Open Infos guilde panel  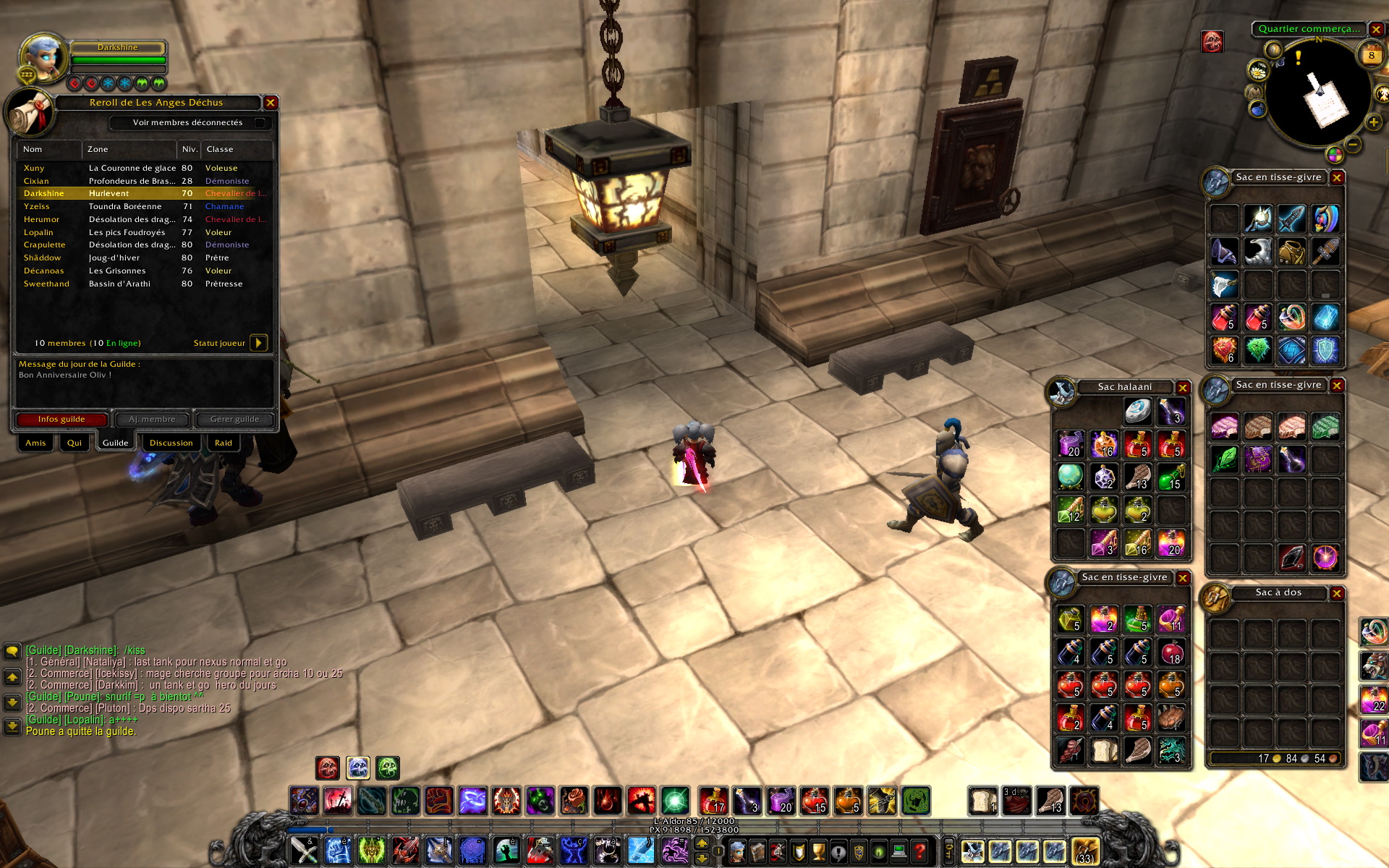(61, 420)
